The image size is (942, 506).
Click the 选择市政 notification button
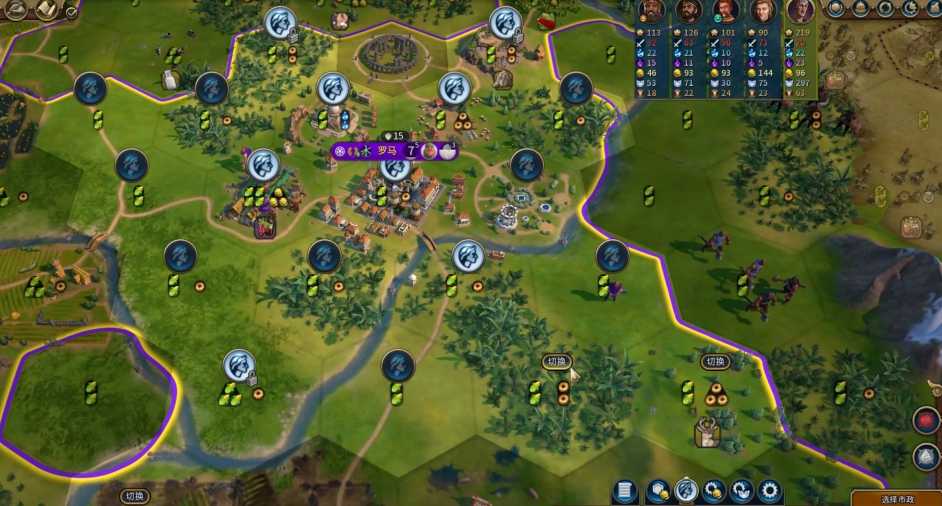click(x=896, y=498)
